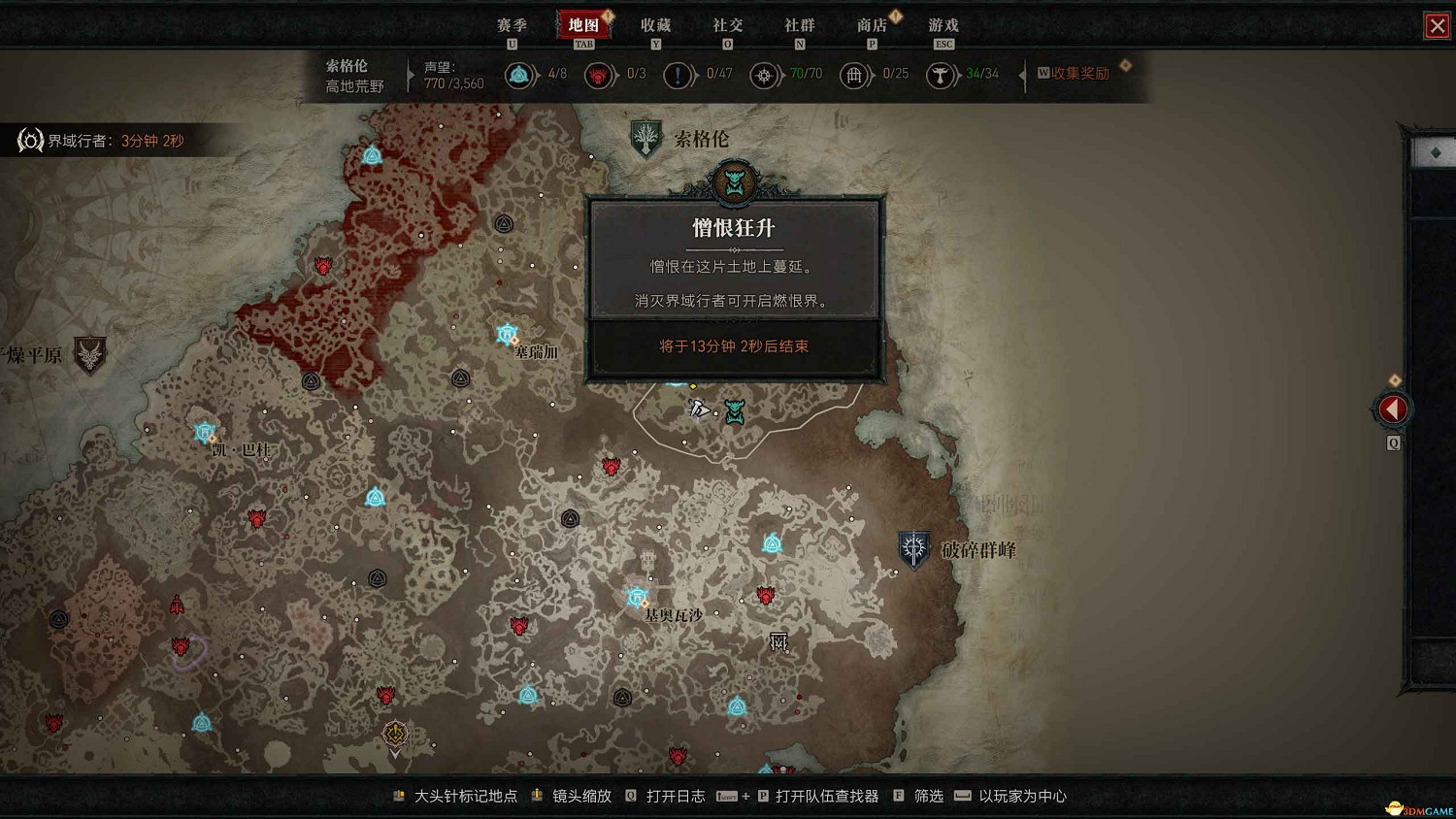Image resolution: width=1456 pixels, height=819 pixels.
Task: Click the Altars of Lilith icon showing 0/3
Action: pyautogui.click(x=599, y=74)
